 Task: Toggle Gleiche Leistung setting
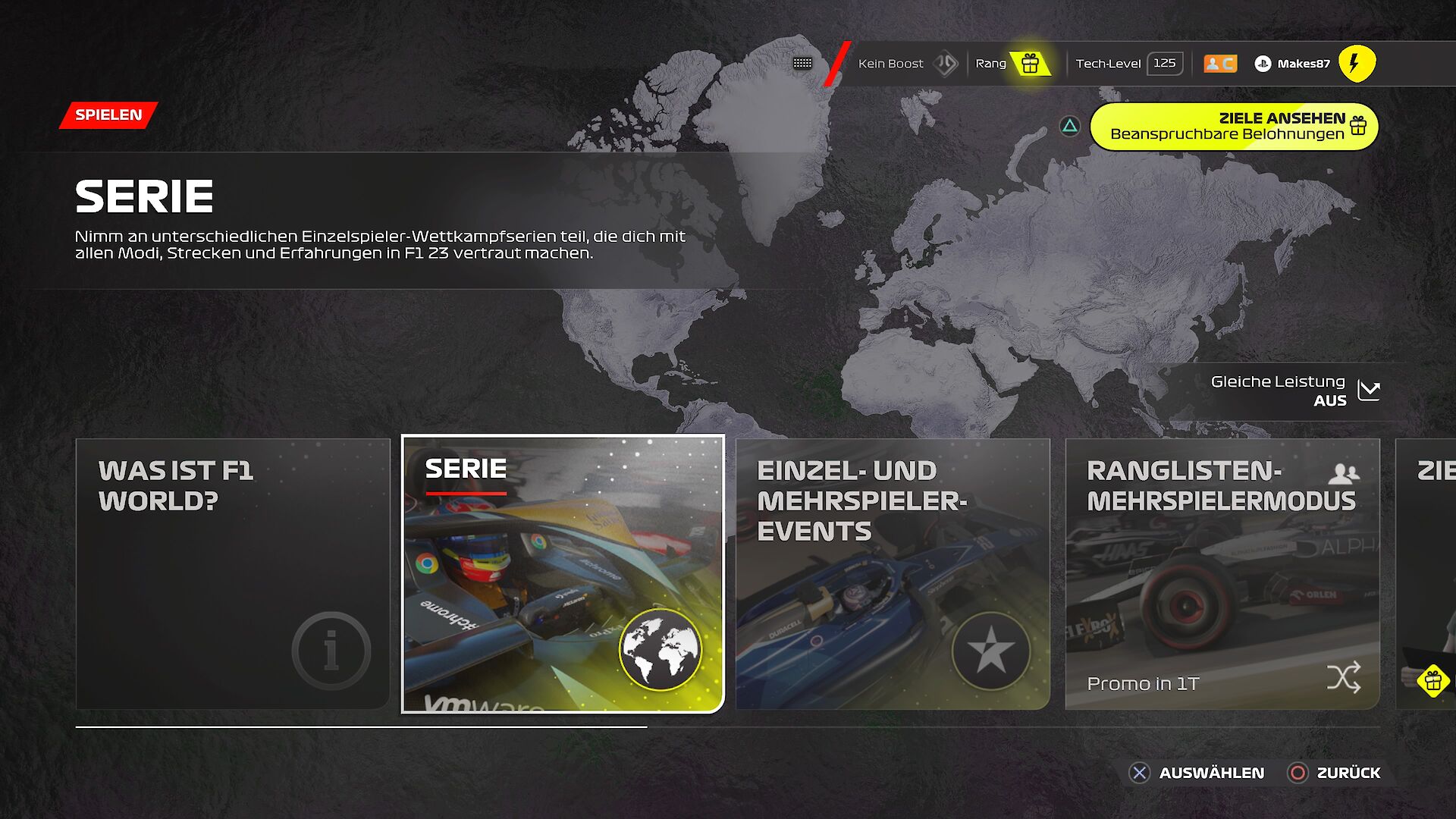click(x=1295, y=391)
